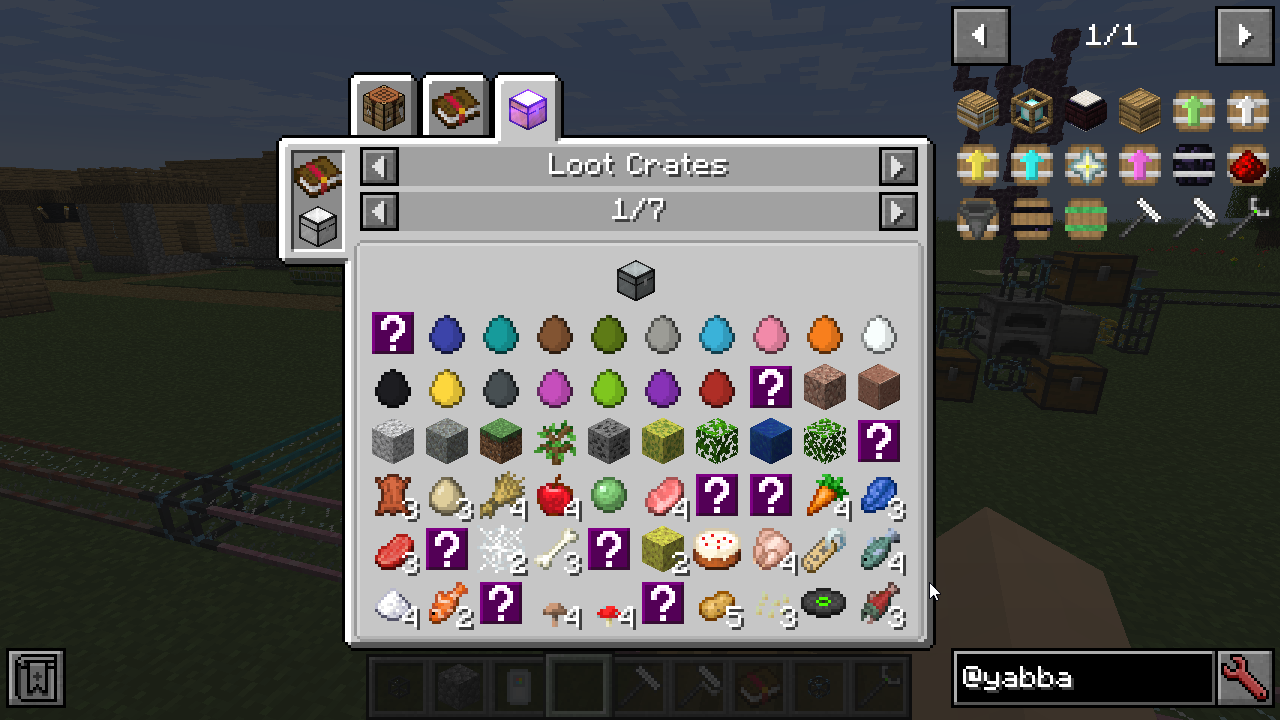Click the grass block item
Image resolution: width=1280 pixels, height=720 pixels.
[500, 441]
